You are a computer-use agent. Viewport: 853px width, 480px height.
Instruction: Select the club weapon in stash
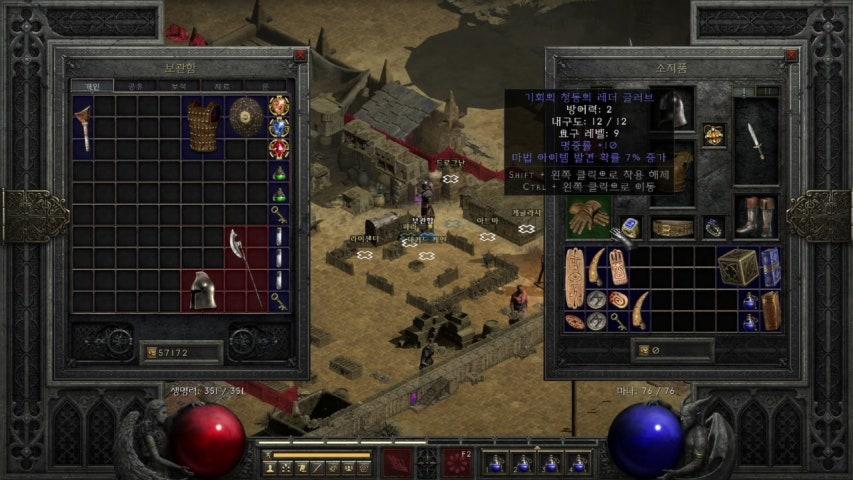pos(83,127)
